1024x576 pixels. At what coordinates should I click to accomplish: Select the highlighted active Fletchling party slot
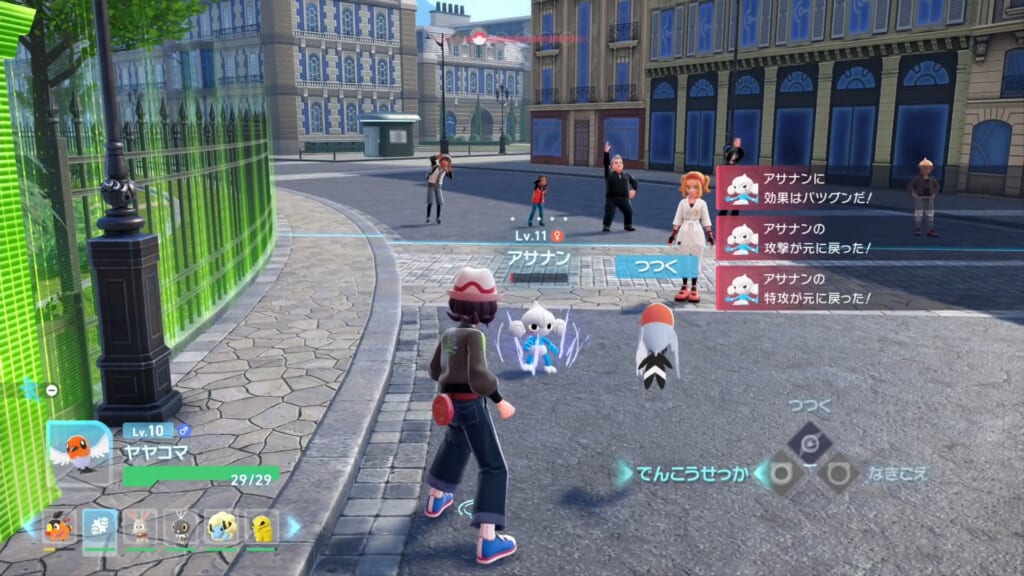coord(100,527)
